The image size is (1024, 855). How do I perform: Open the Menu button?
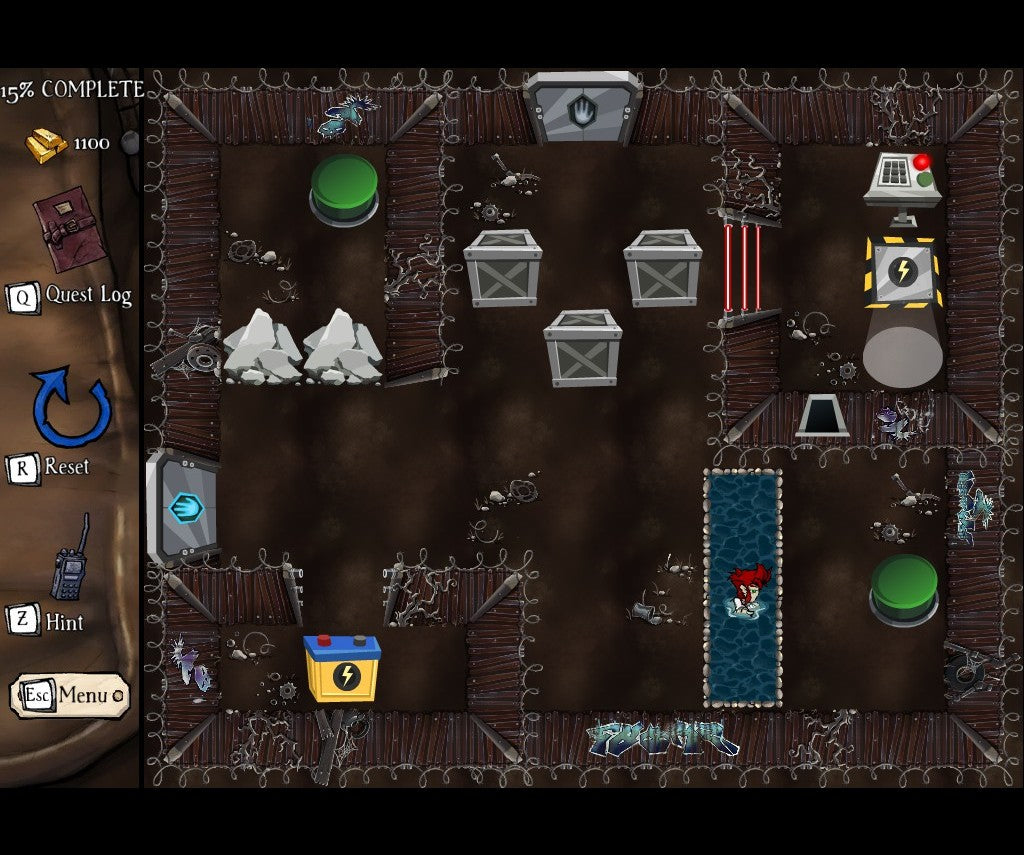tap(69, 695)
